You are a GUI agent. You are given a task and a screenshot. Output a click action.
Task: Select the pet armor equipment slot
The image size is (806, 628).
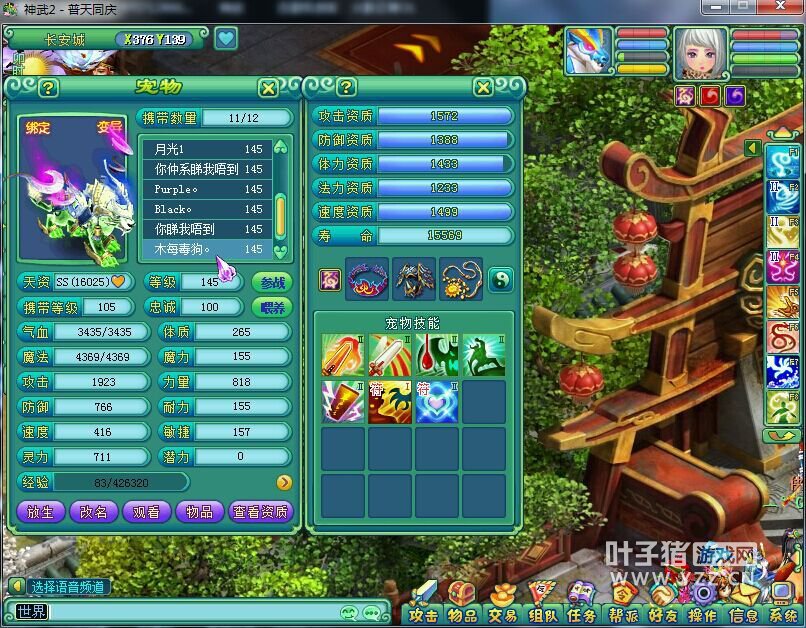click(x=414, y=279)
